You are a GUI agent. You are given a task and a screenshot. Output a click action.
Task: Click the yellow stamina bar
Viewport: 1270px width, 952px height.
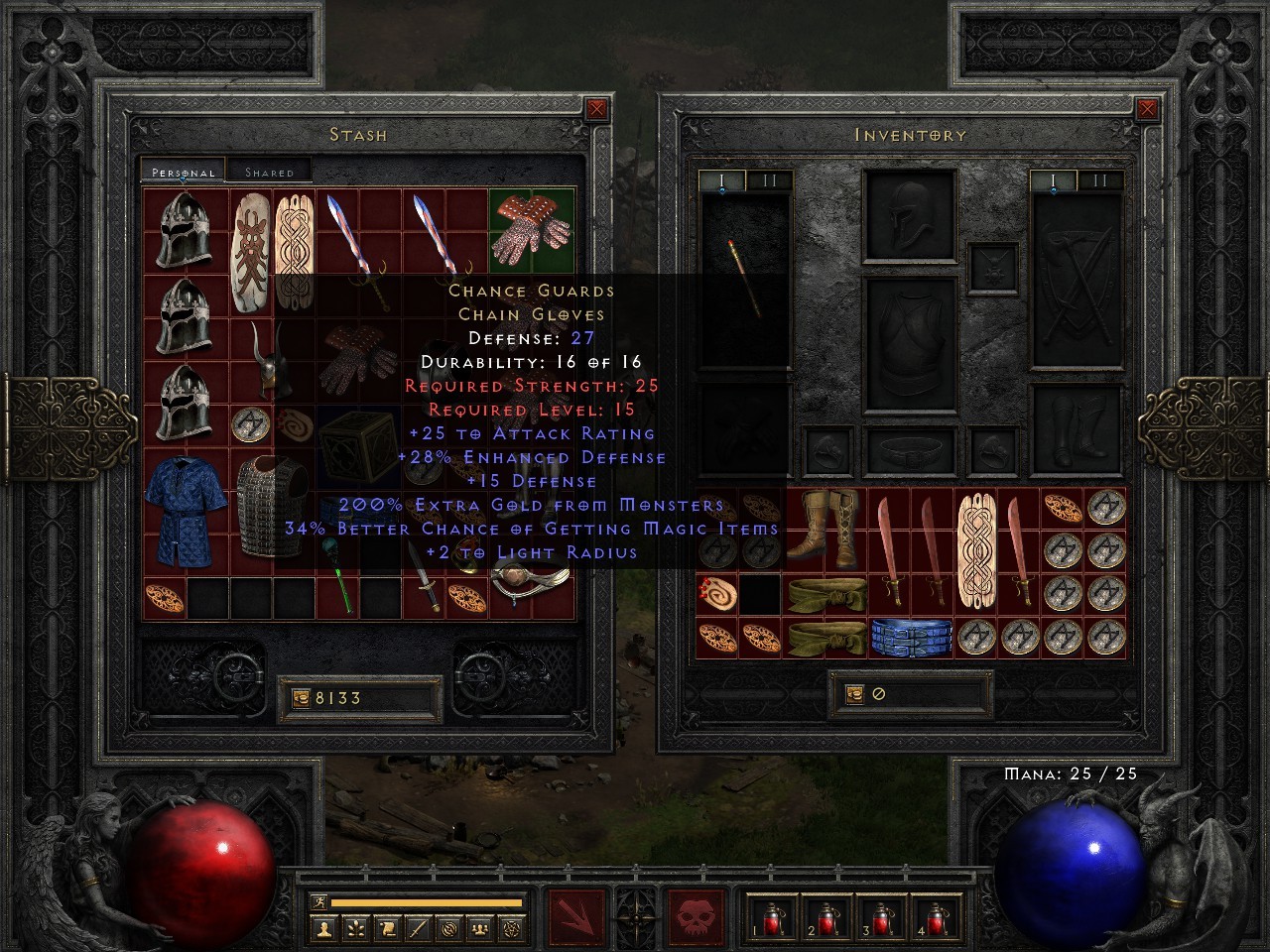[427, 900]
